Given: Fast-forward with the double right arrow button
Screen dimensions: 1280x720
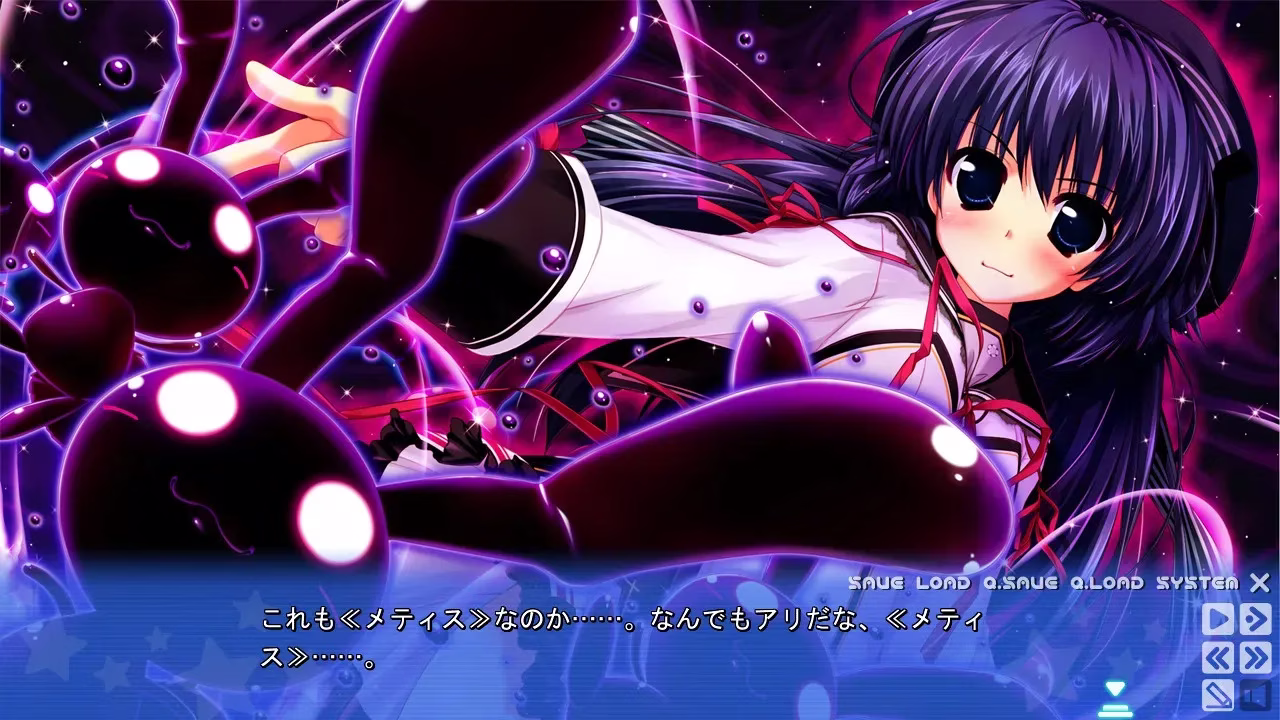Looking at the screenshot, I should (1255, 657).
